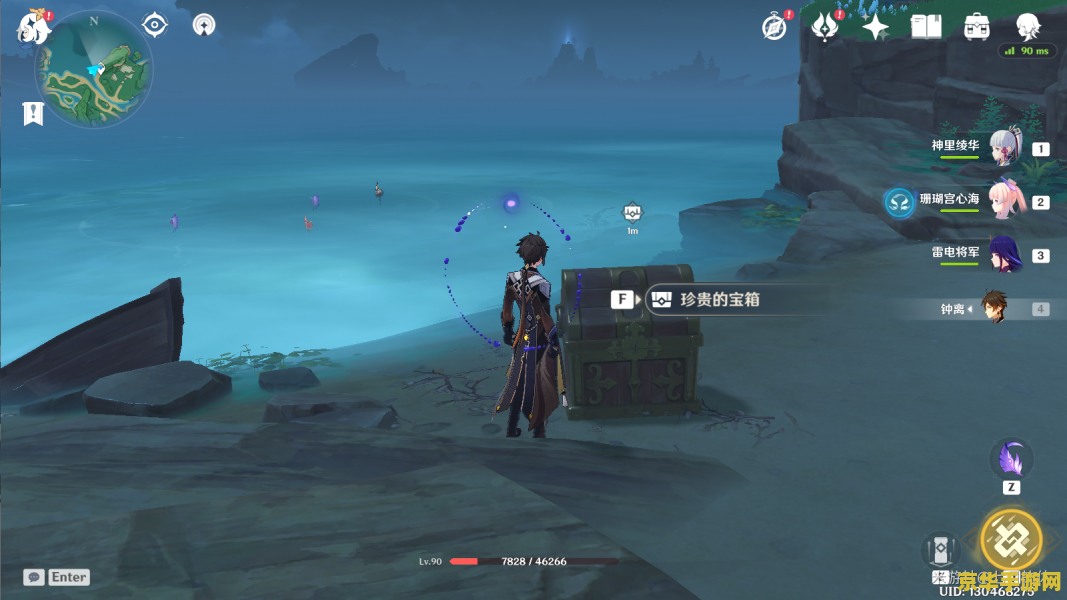
Task: Switch to party member 珊瑚宫心海
Action: click(1003, 201)
